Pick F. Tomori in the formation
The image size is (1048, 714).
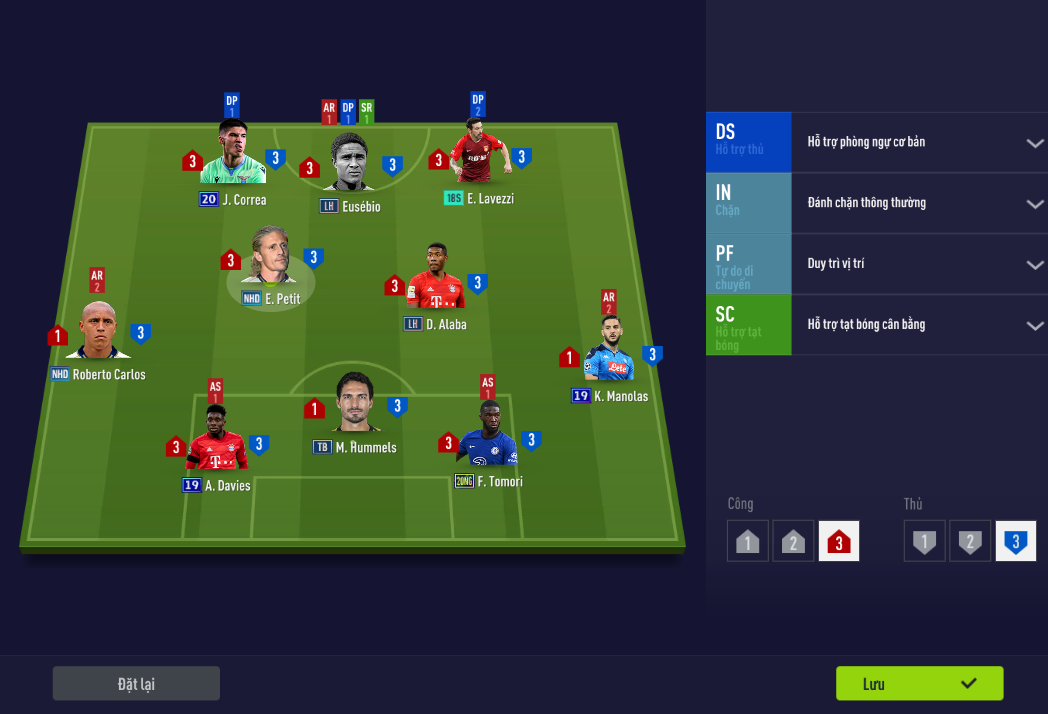pyautogui.click(x=489, y=437)
